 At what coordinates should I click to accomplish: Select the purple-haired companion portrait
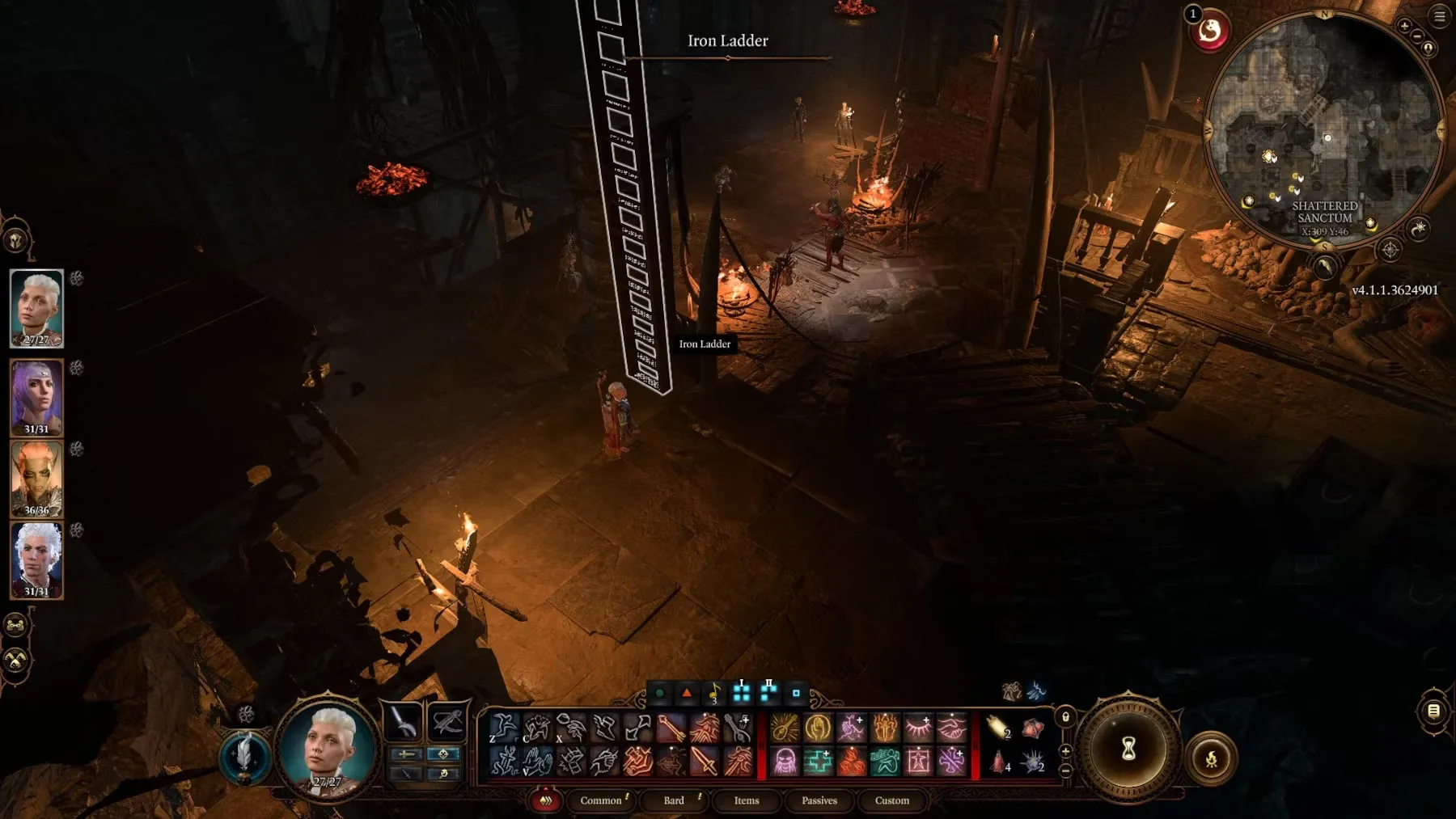[36, 398]
